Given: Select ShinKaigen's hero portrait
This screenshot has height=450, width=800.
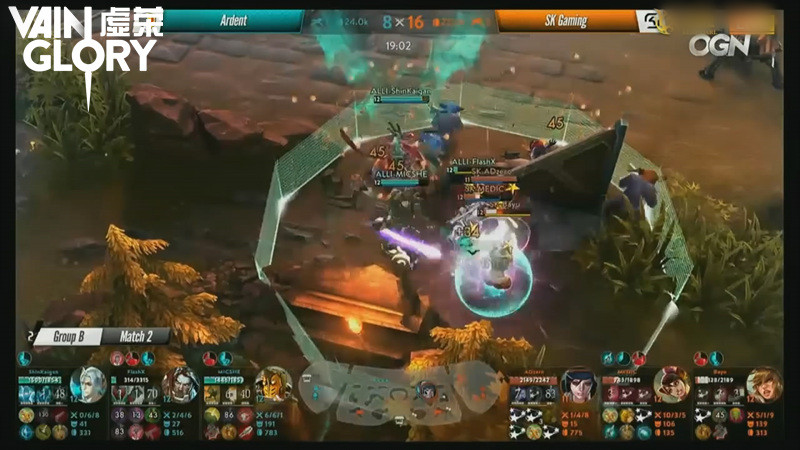Looking at the screenshot, I should click(88, 385).
